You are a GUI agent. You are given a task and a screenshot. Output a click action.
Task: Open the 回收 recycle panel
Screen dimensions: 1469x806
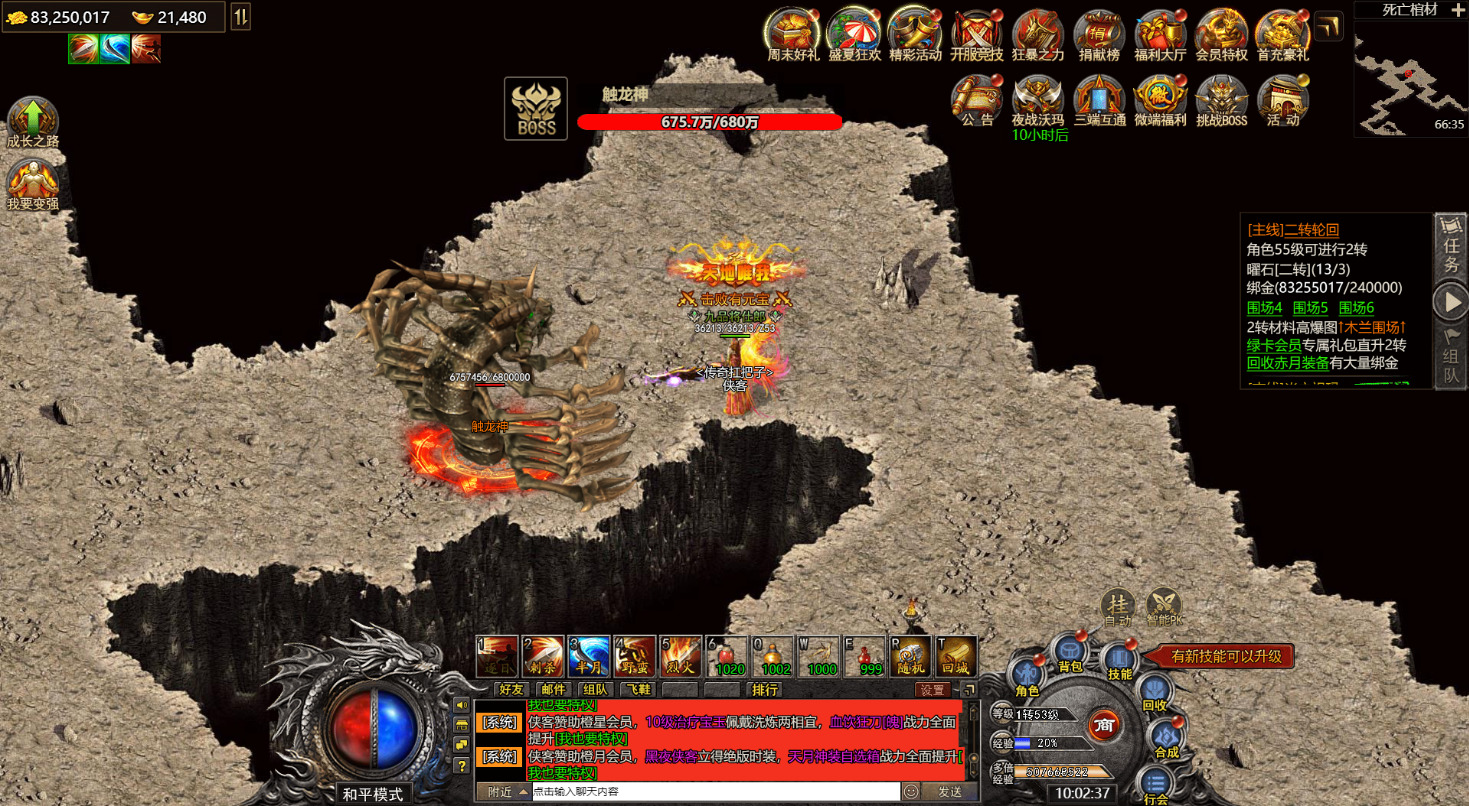(x=1155, y=692)
